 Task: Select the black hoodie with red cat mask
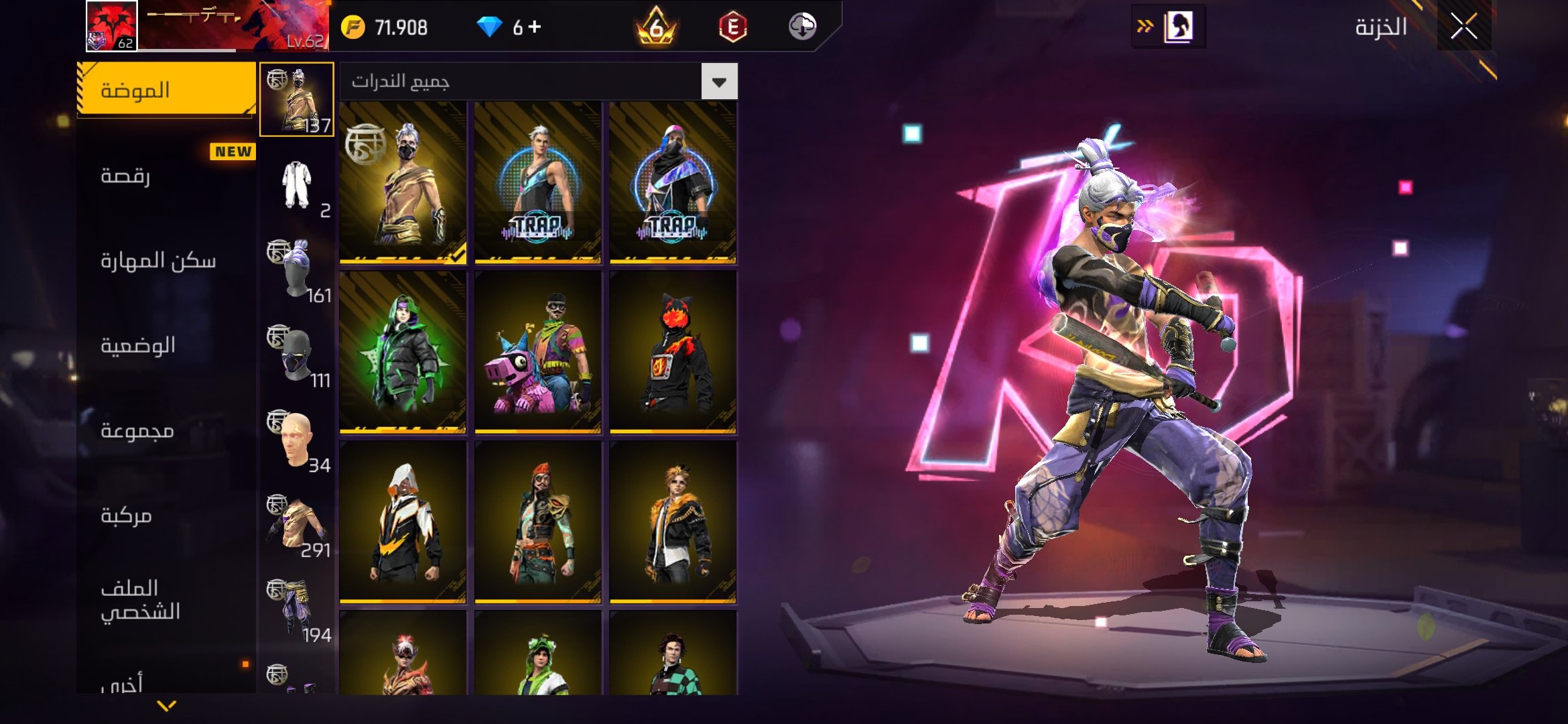(673, 353)
